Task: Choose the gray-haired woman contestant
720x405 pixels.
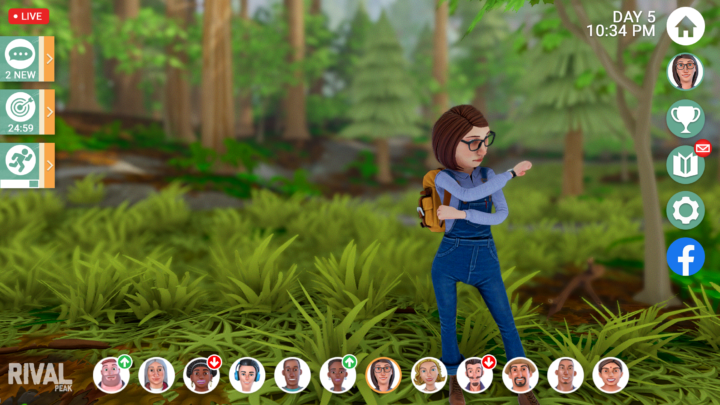Action: (x=156, y=375)
